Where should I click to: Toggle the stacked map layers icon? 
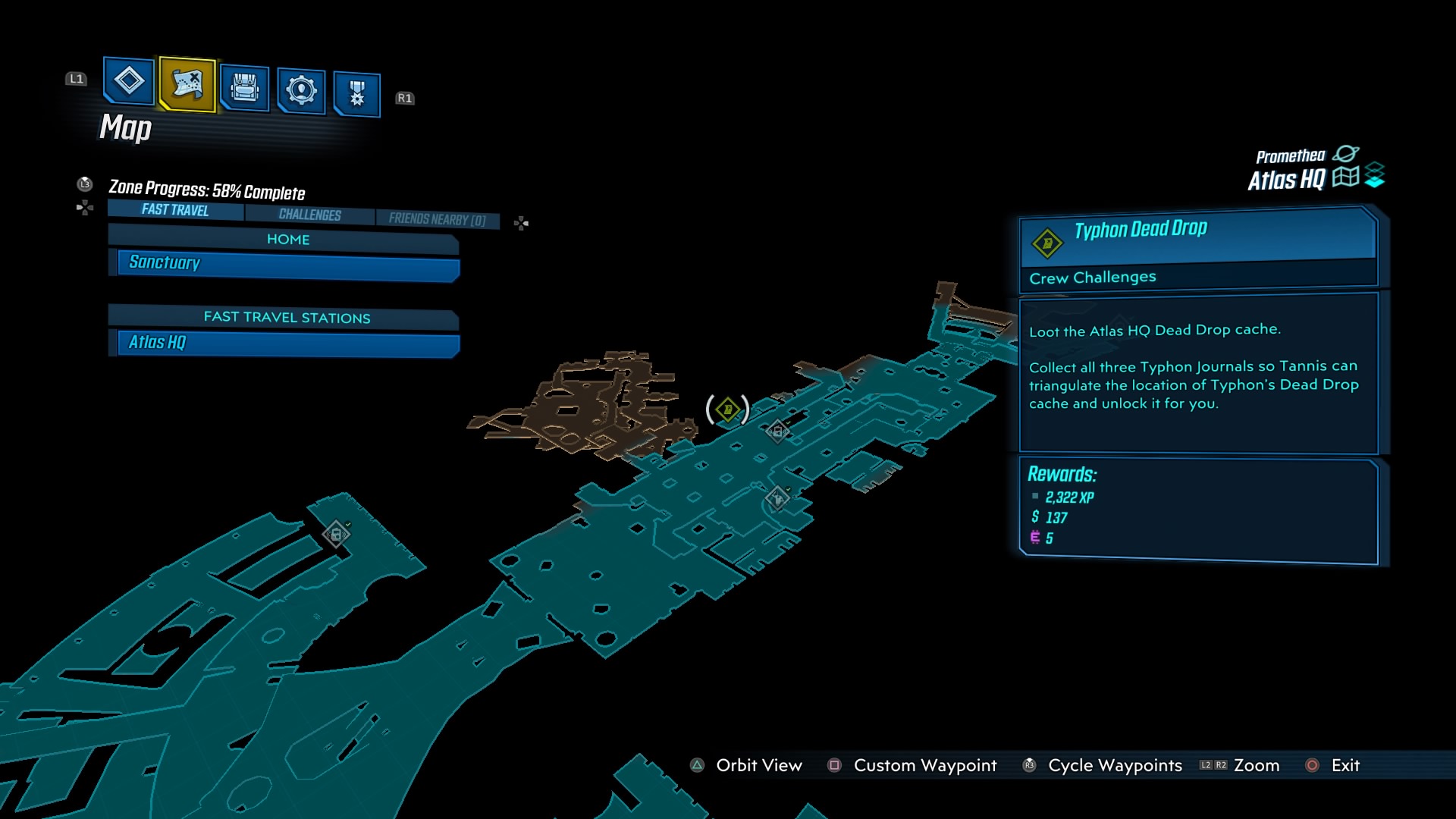[1374, 175]
